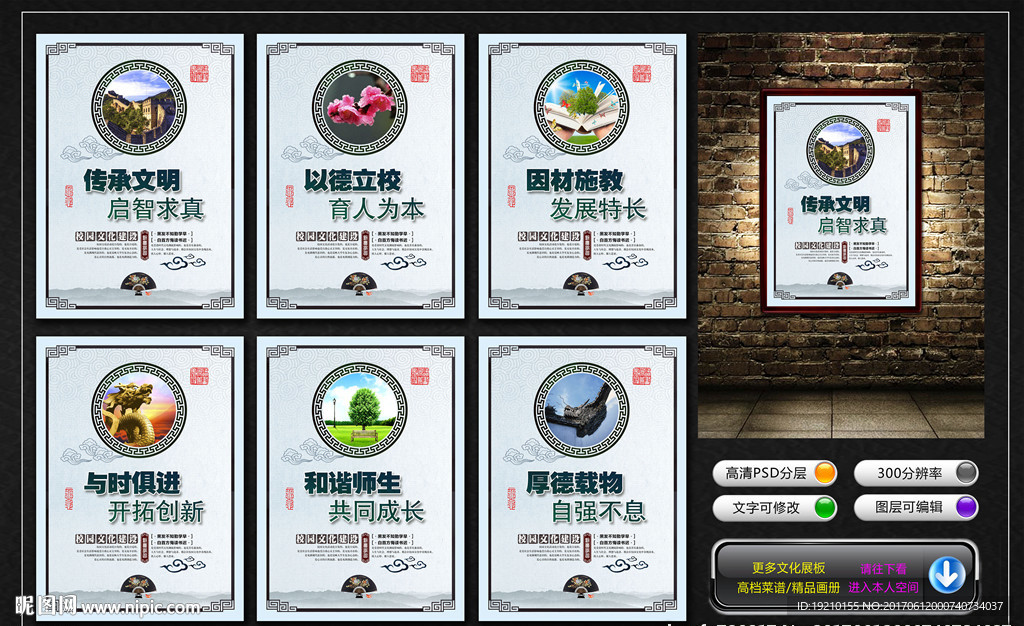
Task: Choose the 厚德载物 自强不息 poster
Action: point(582,478)
